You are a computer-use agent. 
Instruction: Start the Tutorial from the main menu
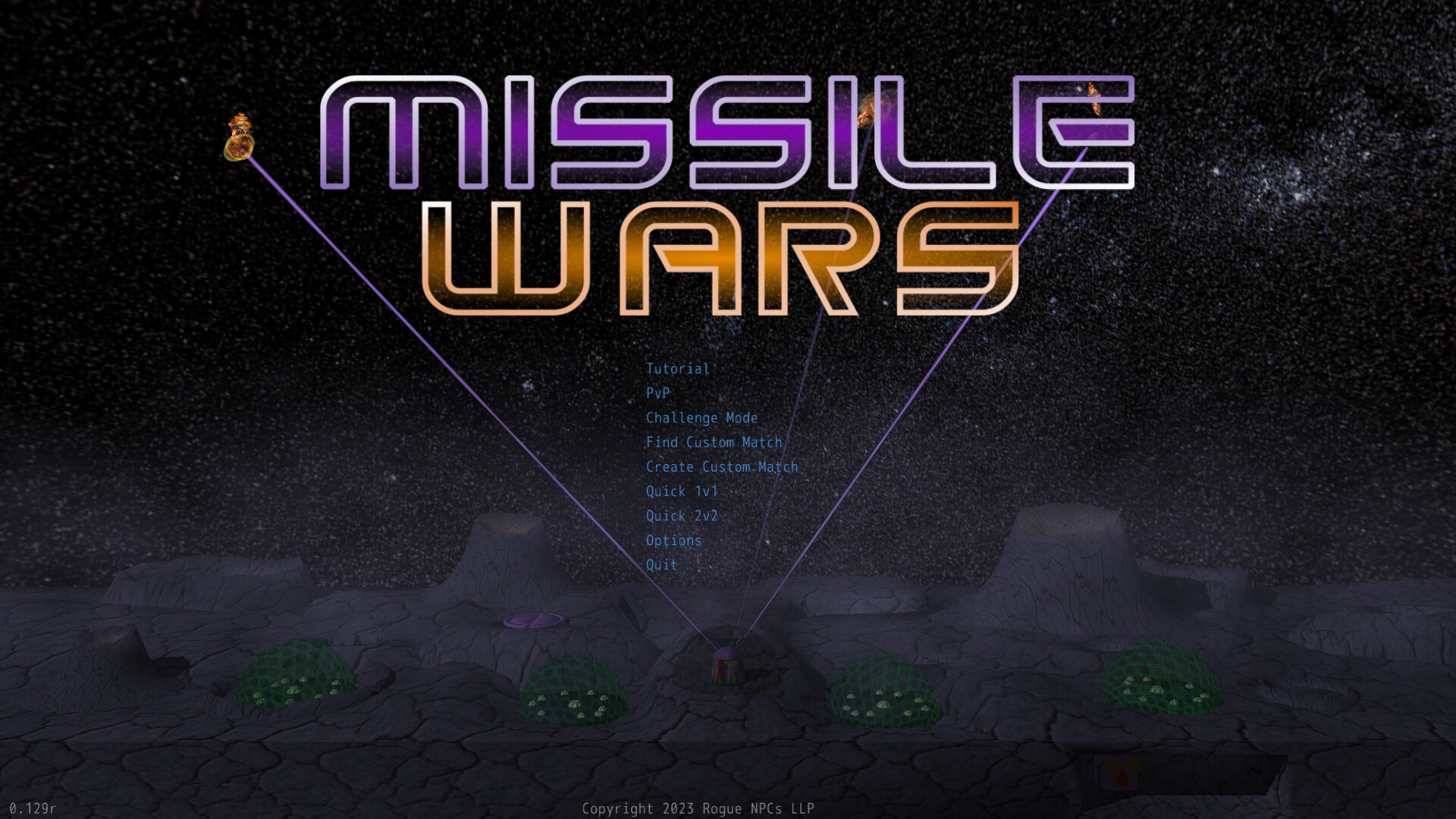pos(676,369)
